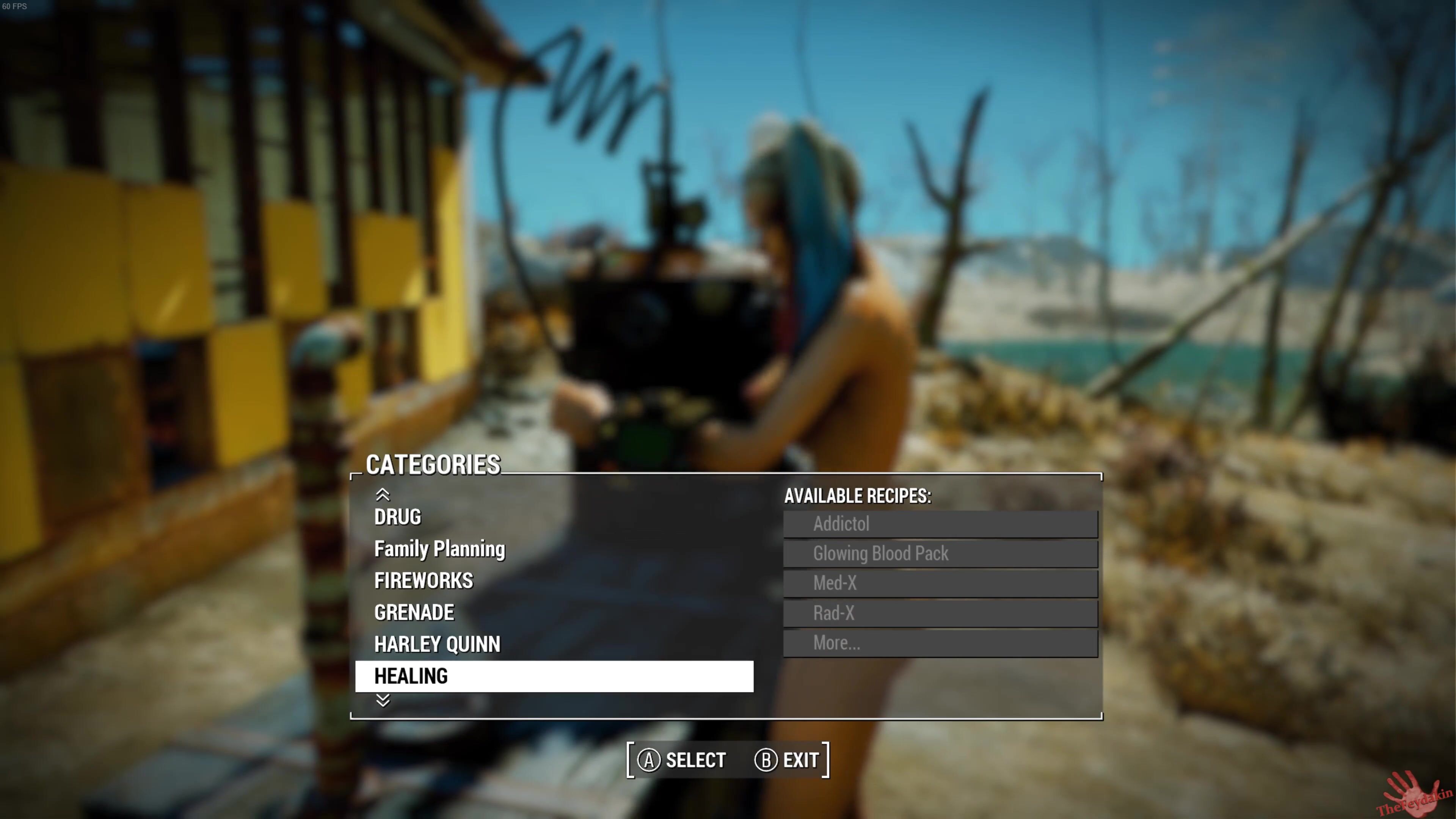Select the highlighted HEALING category
Viewport: 1456px width, 819px height.
point(553,676)
